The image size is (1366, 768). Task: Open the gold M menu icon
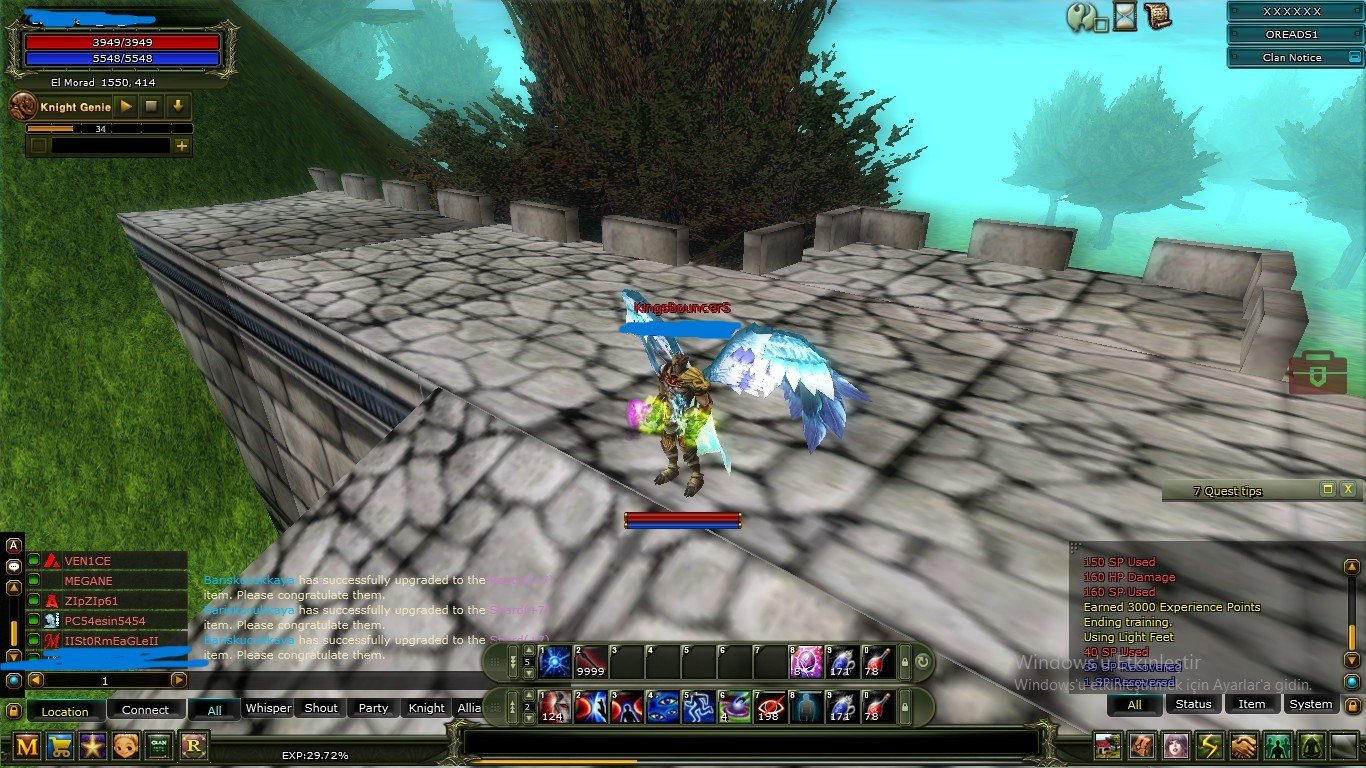[27, 745]
